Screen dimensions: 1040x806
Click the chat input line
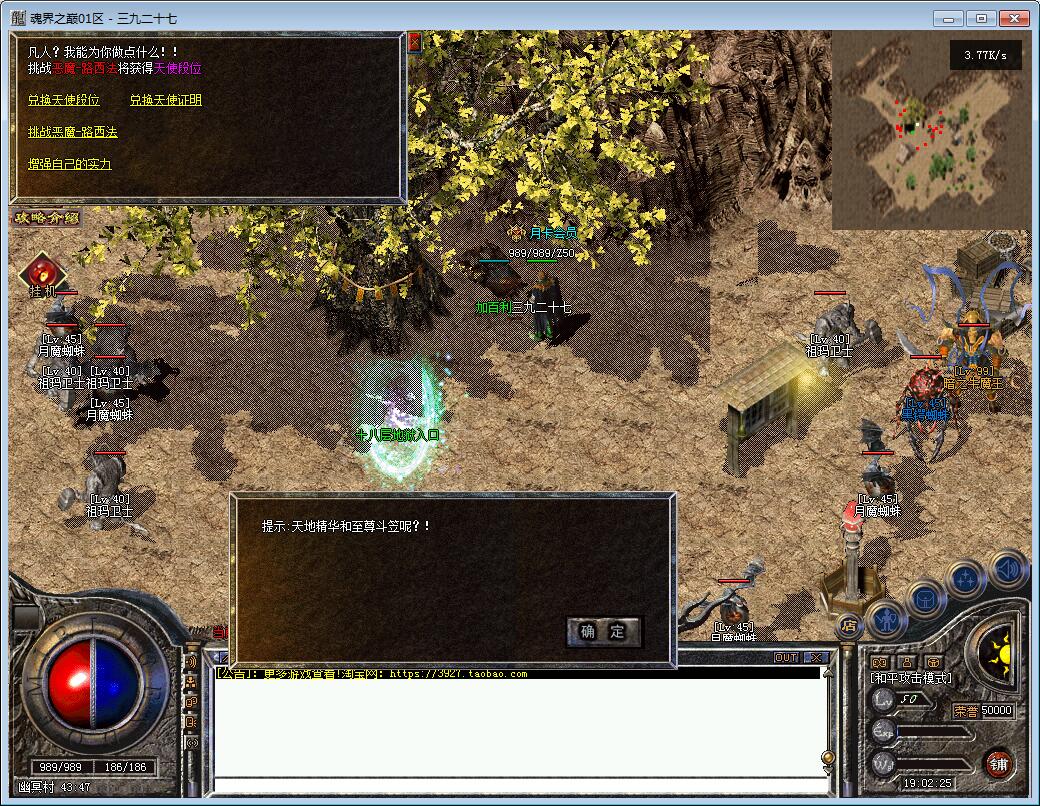[x=515, y=784]
